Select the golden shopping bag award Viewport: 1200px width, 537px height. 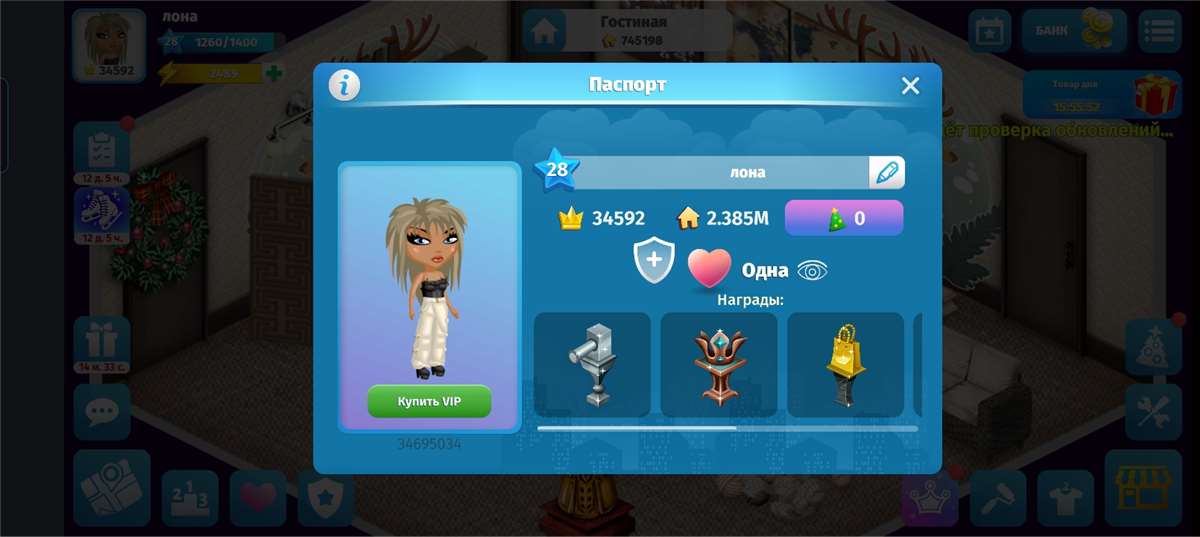pos(845,364)
